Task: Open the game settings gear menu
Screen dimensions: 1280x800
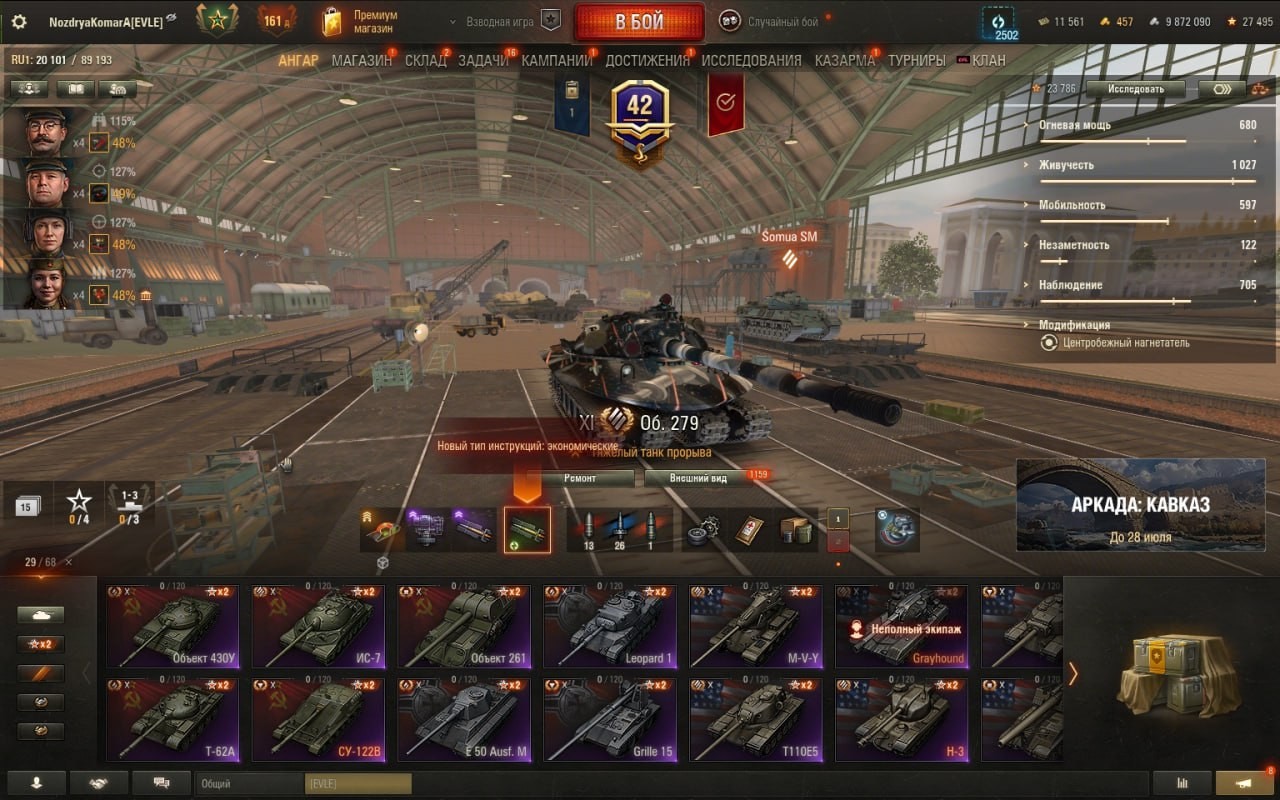Action: [x=19, y=22]
